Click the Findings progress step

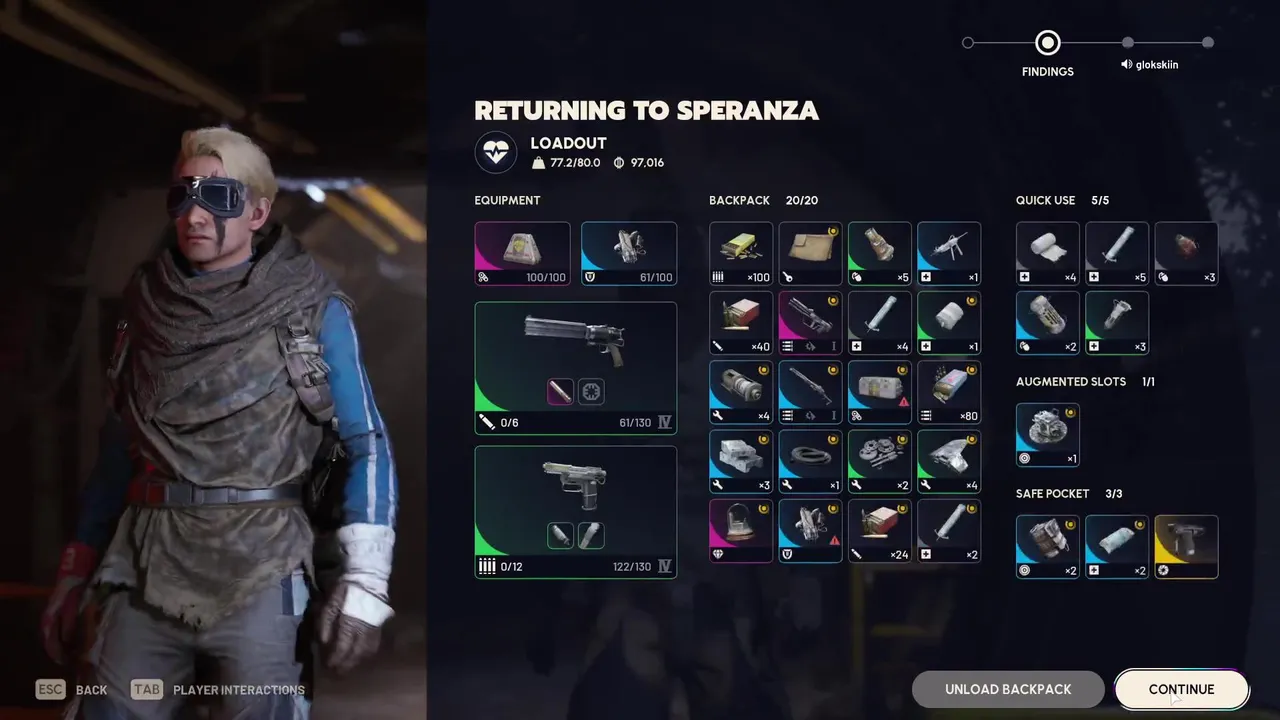click(1047, 43)
